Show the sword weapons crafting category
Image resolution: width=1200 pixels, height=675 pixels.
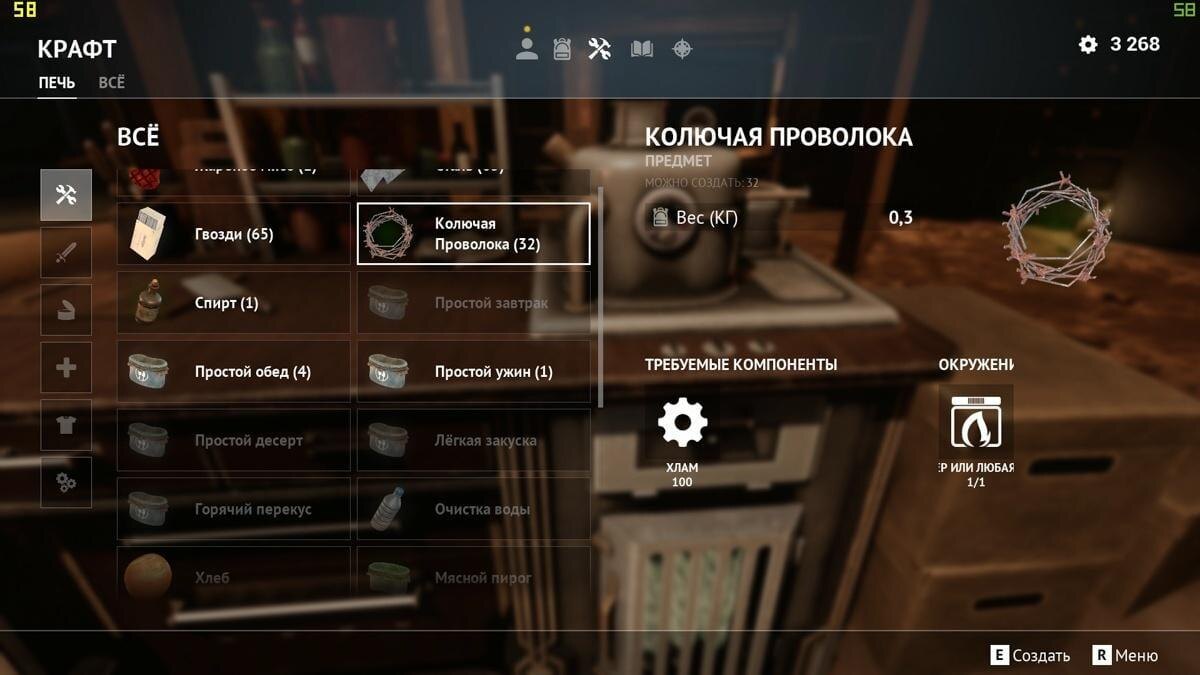[66, 252]
